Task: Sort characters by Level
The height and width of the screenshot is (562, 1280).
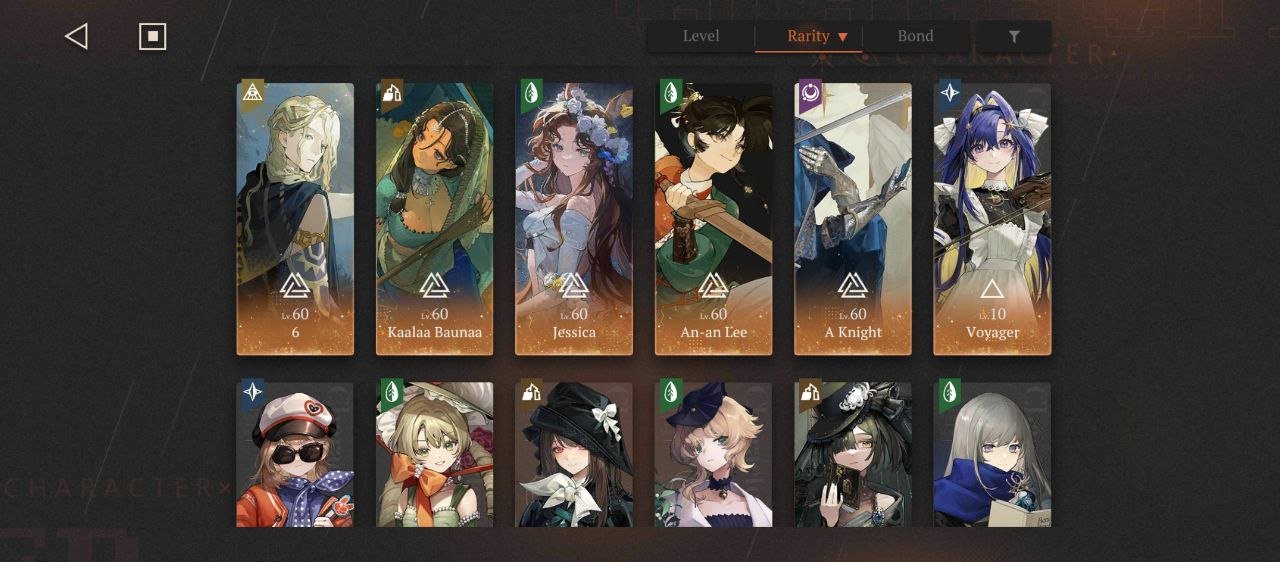Action: [x=701, y=36]
